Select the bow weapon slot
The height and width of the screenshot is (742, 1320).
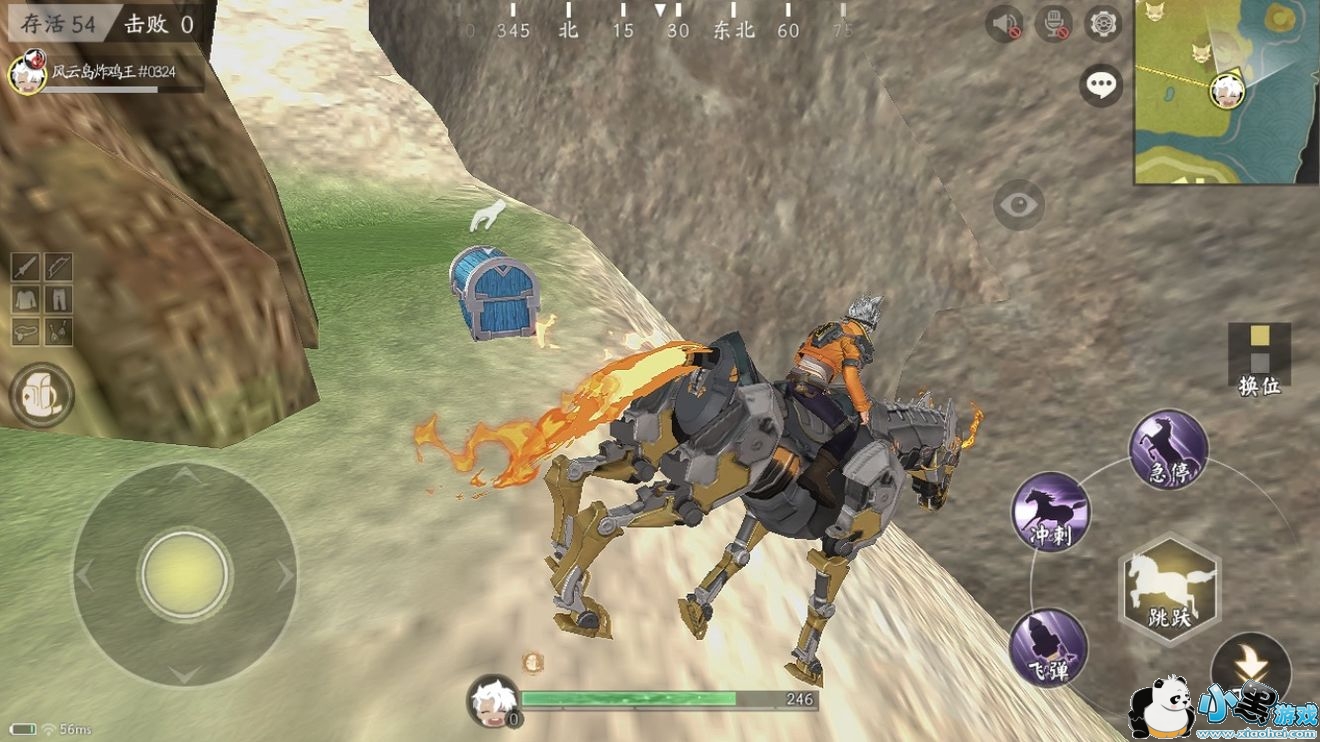(58, 267)
